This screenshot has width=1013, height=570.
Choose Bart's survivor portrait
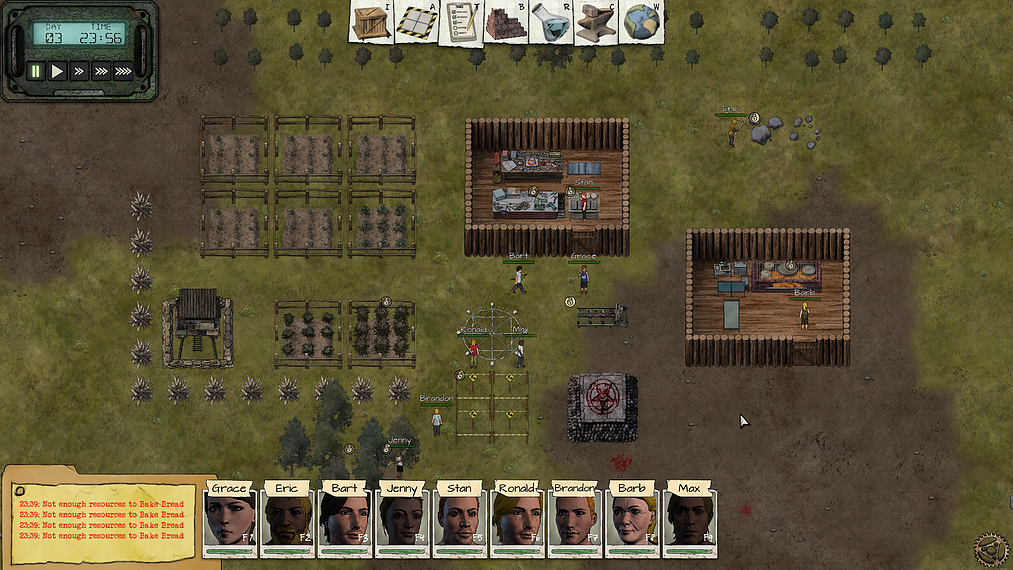[x=344, y=519]
